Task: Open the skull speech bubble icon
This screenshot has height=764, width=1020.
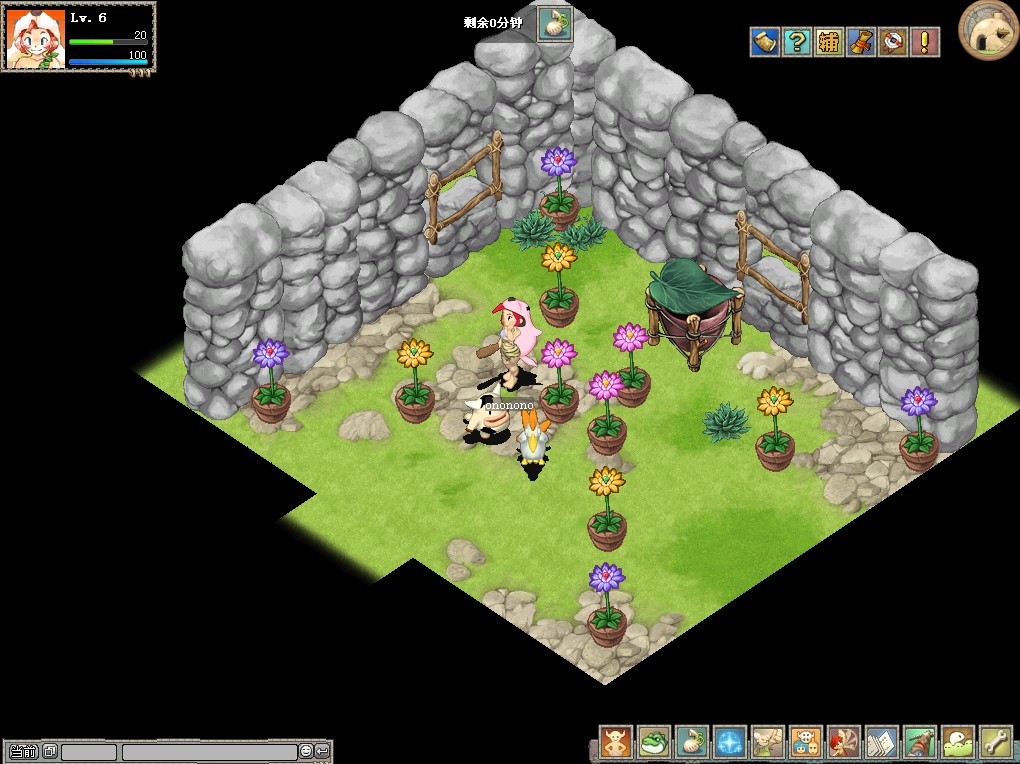Action: pos(958,743)
